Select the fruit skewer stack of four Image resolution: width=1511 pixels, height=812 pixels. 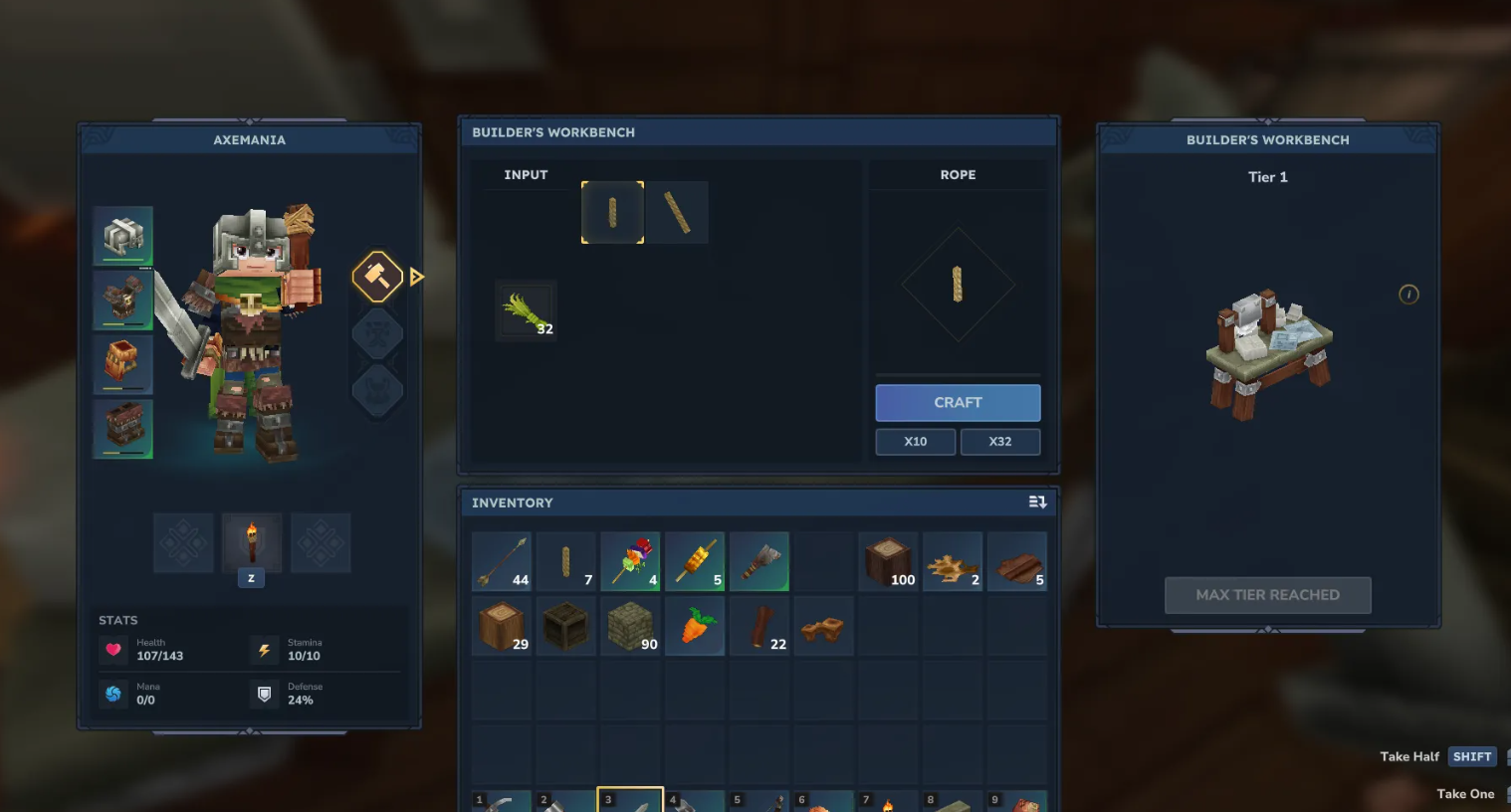coord(630,561)
